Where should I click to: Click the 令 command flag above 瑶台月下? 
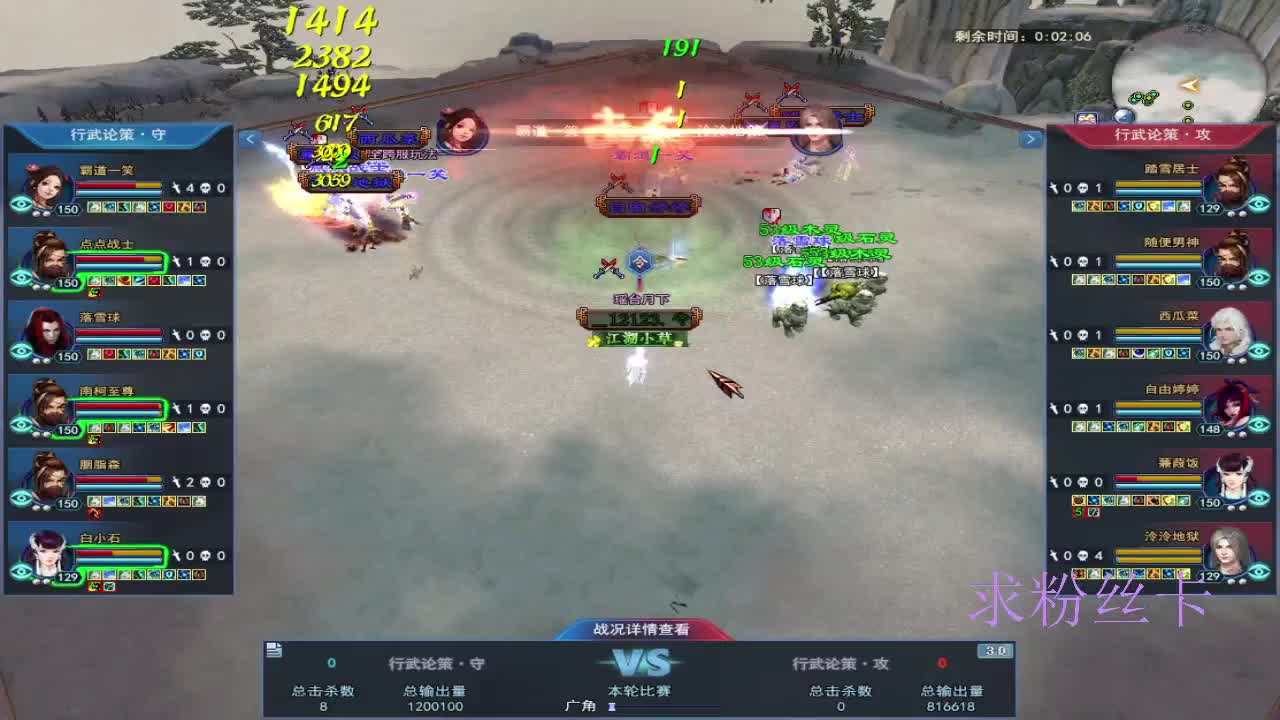[x=640, y=262]
